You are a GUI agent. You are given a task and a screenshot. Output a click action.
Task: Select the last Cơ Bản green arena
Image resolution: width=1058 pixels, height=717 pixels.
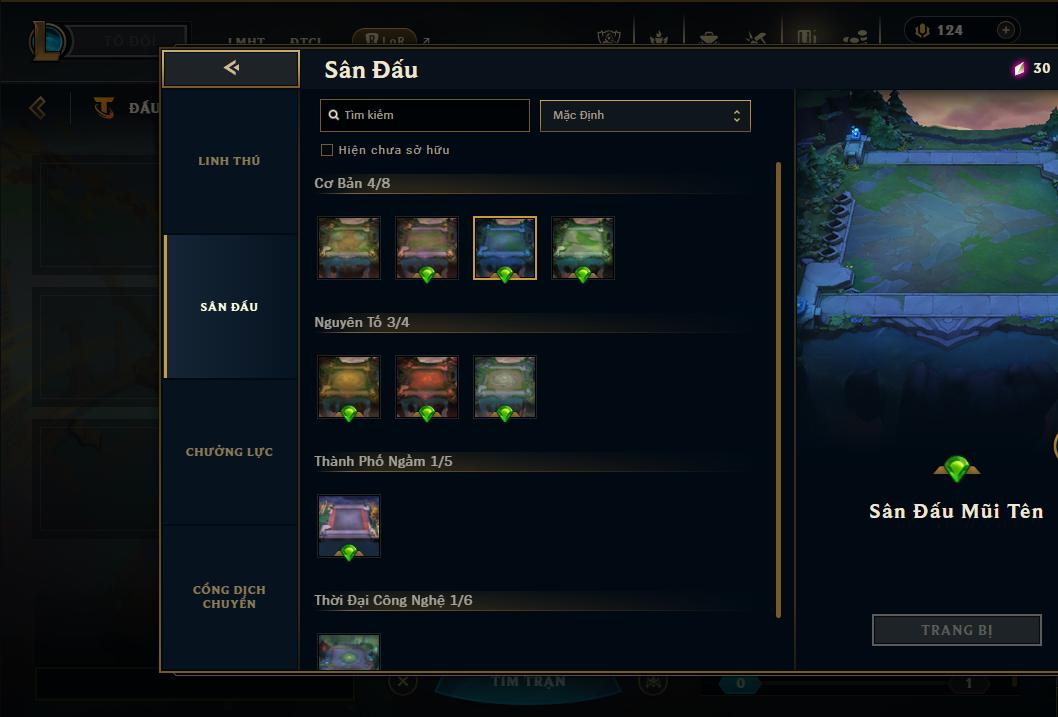pyautogui.click(x=583, y=248)
